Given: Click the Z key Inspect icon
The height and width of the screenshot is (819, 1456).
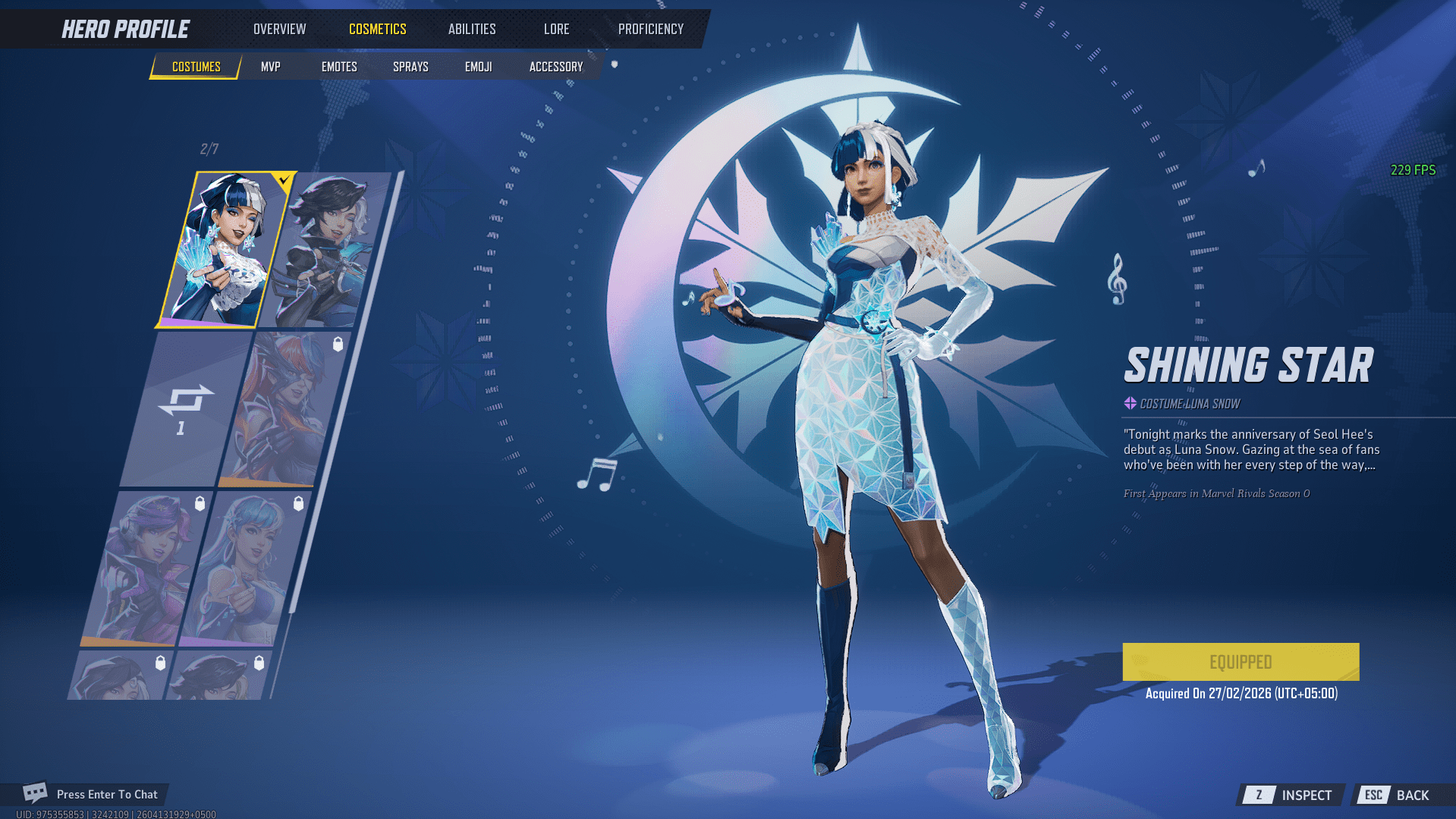Looking at the screenshot, I should pyautogui.click(x=1259, y=795).
